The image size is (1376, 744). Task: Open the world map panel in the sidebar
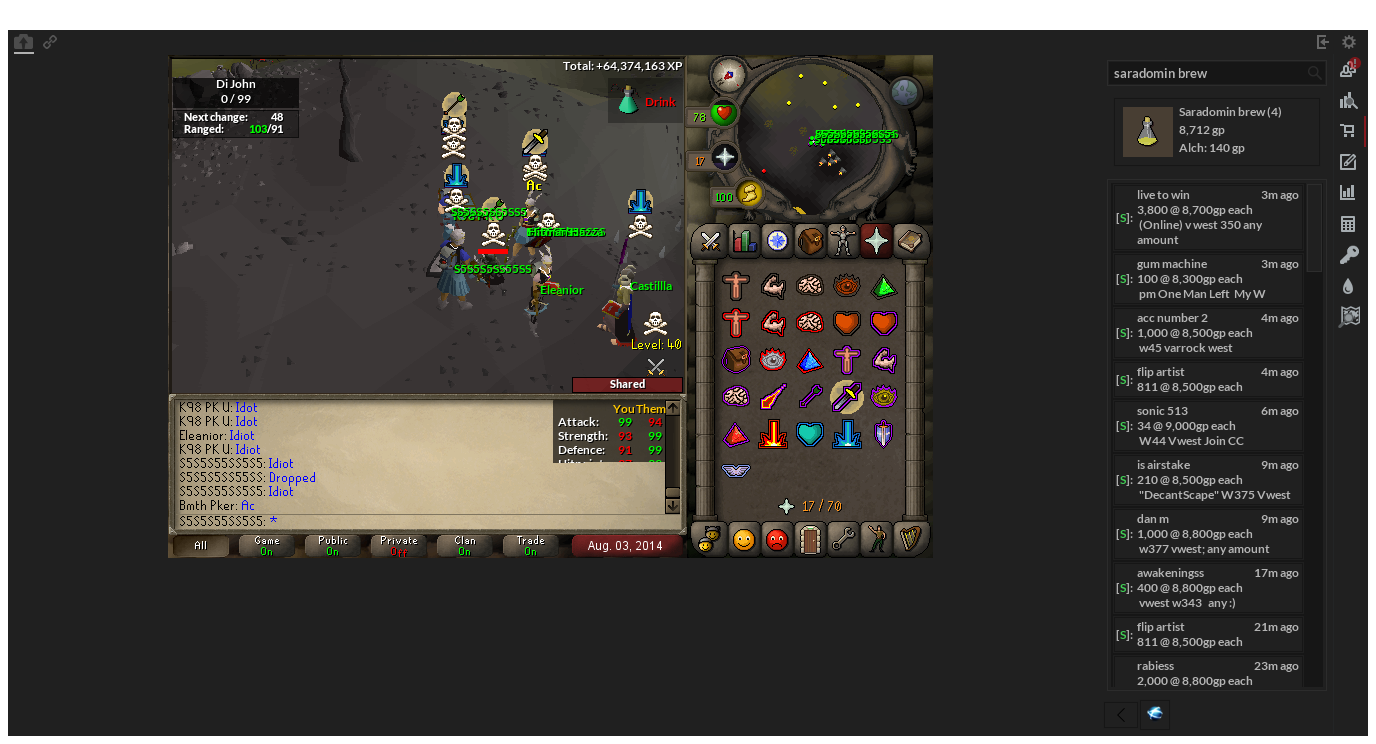click(x=1349, y=316)
